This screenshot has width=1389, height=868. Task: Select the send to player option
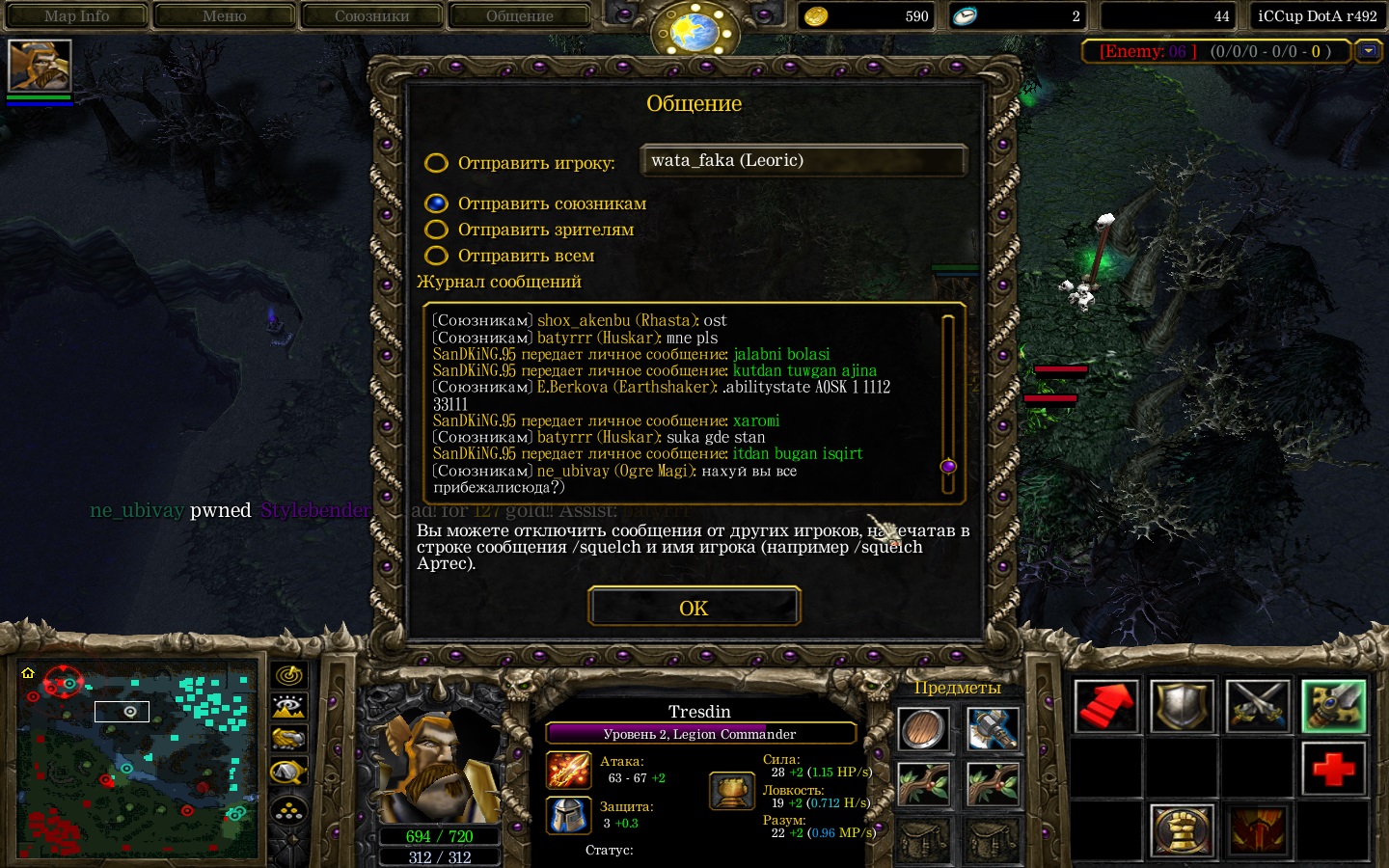click(437, 163)
